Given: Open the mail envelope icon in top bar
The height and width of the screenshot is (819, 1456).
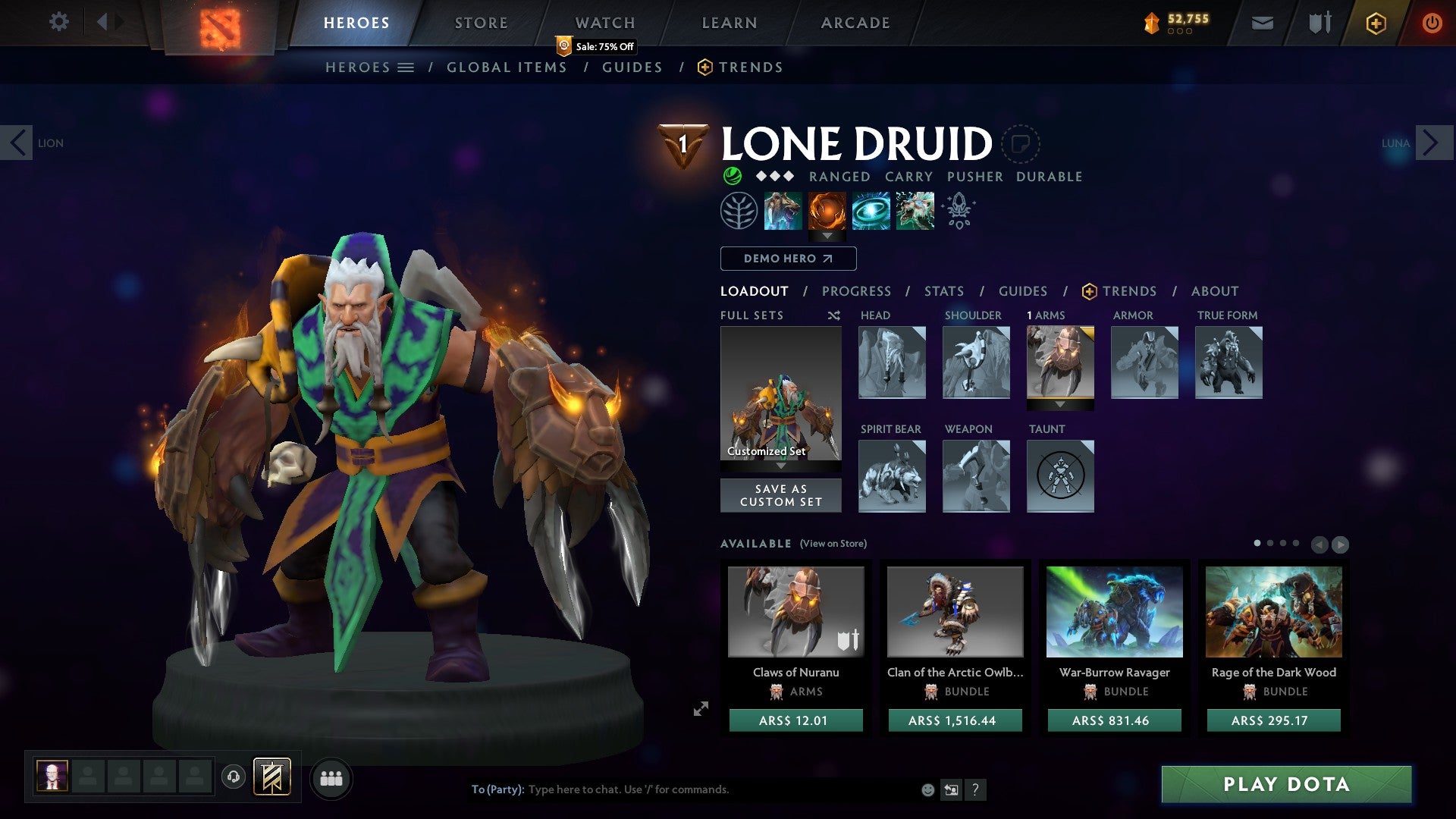Looking at the screenshot, I should 1261,22.
